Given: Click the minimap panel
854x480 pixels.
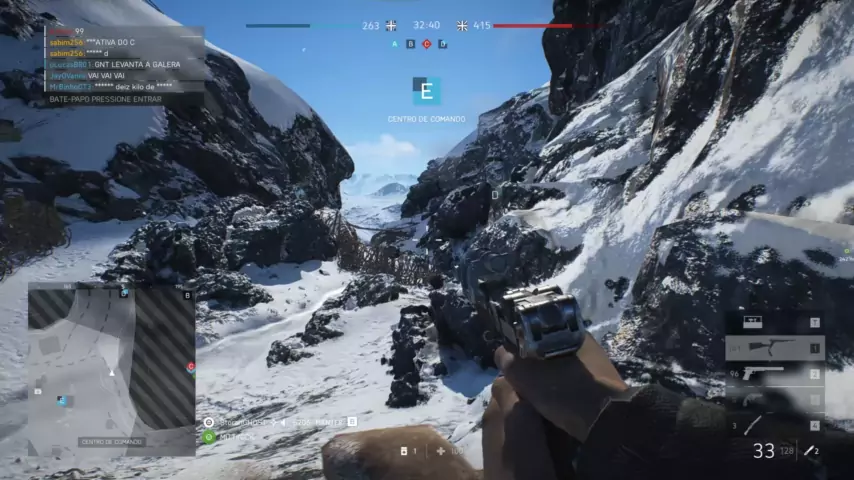Looking at the screenshot, I should [111, 369].
